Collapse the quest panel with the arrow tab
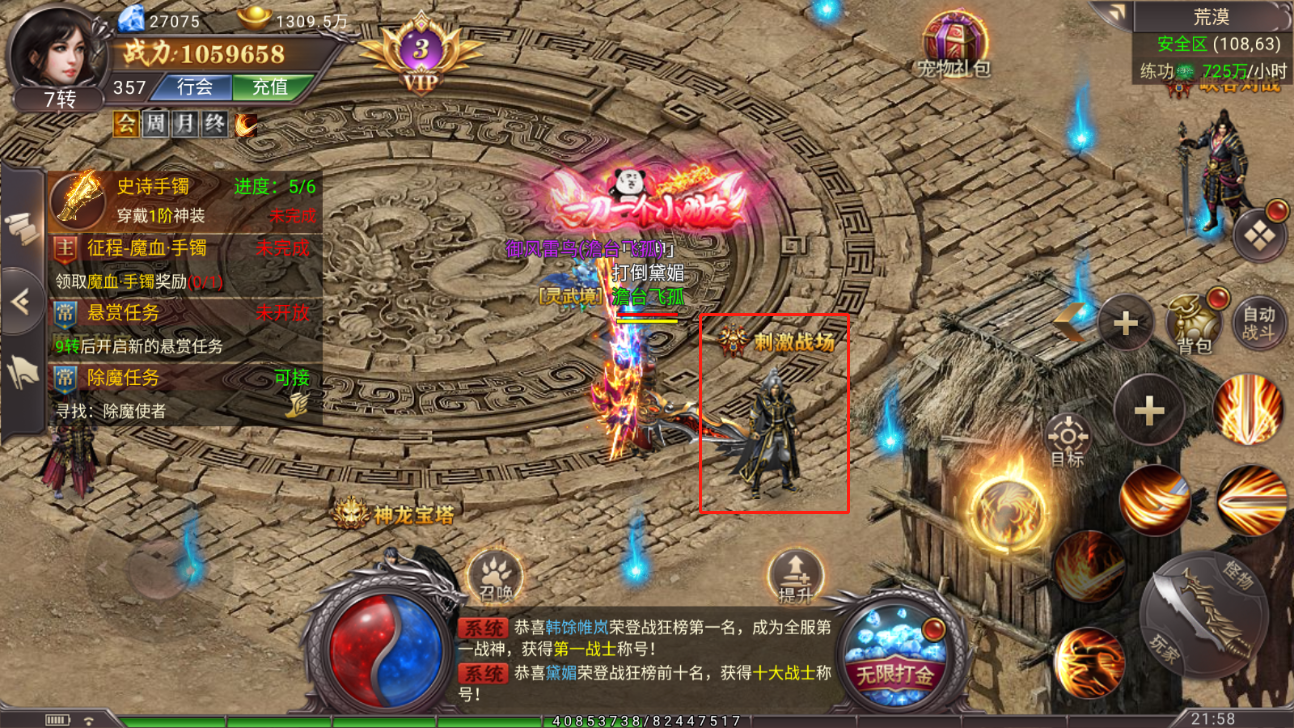This screenshot has width=1294, height=728. pyautogui.click(x=22, y=302)
